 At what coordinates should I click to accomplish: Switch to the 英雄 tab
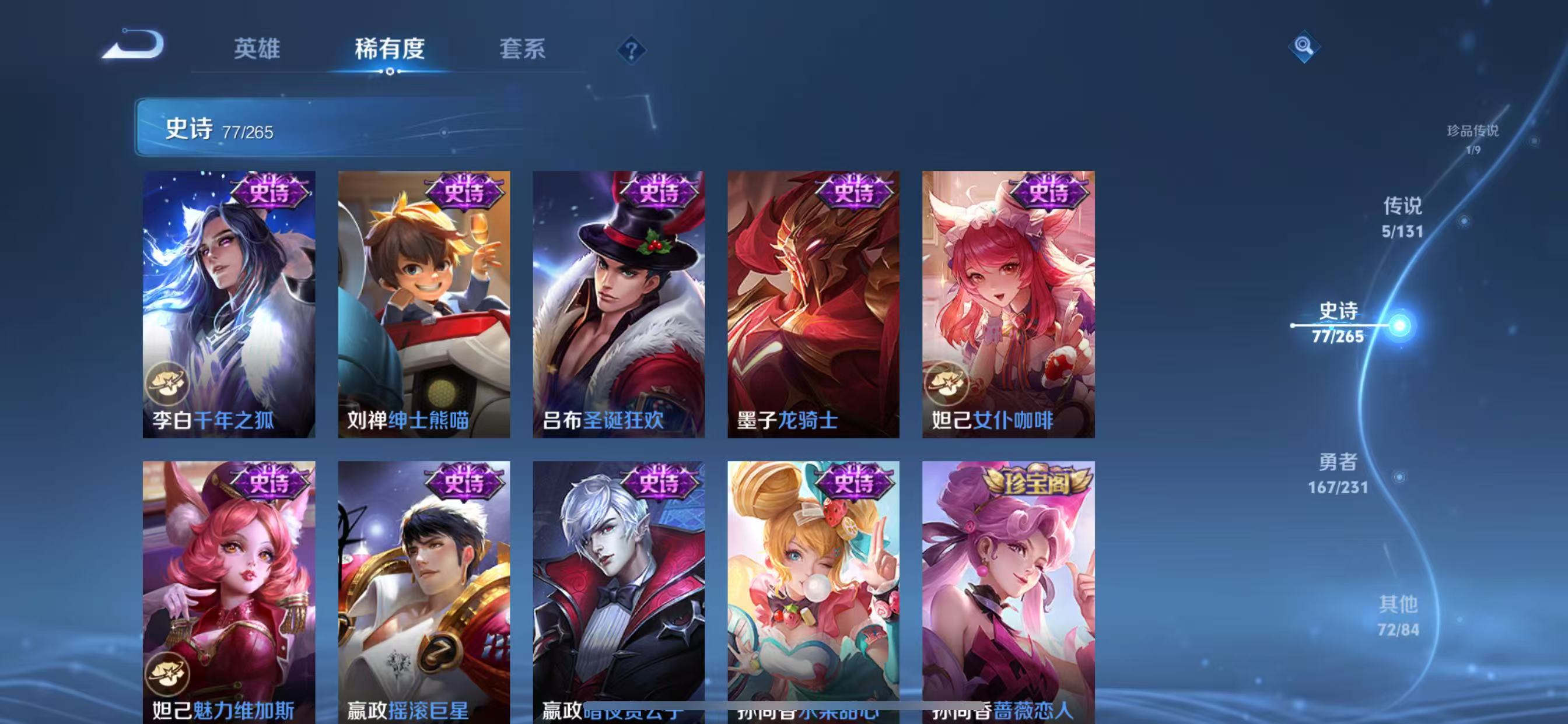coord(256,51)
